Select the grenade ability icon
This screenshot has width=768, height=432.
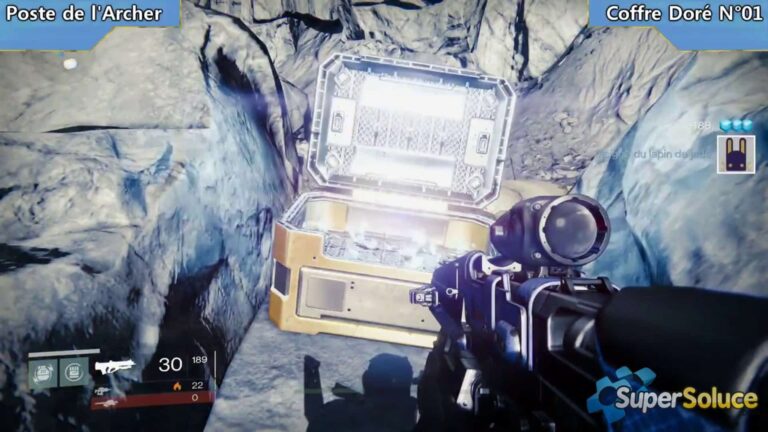click(44, 373)
